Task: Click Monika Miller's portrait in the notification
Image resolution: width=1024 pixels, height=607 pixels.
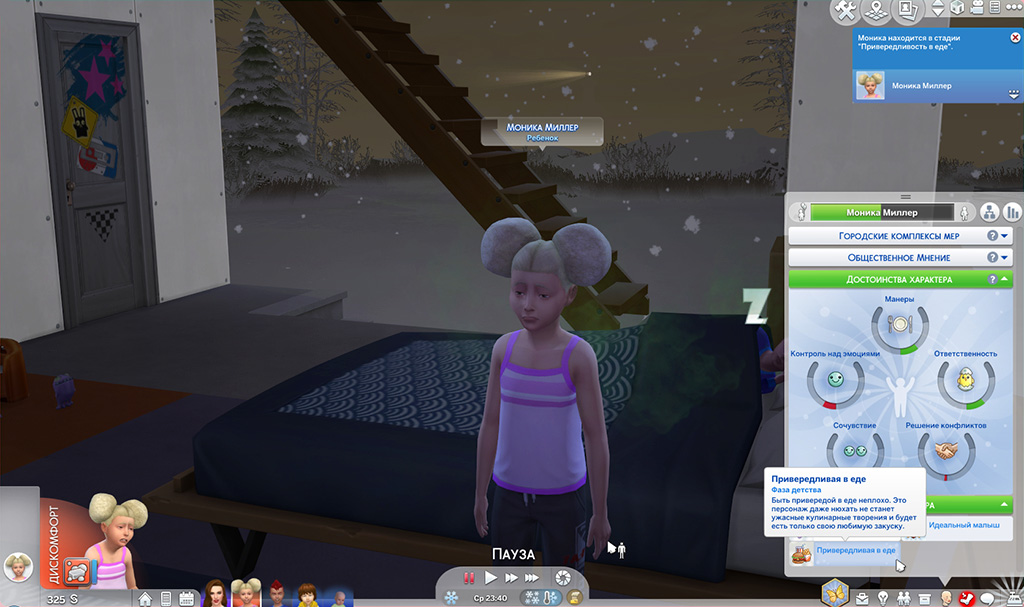Action: 869,86
